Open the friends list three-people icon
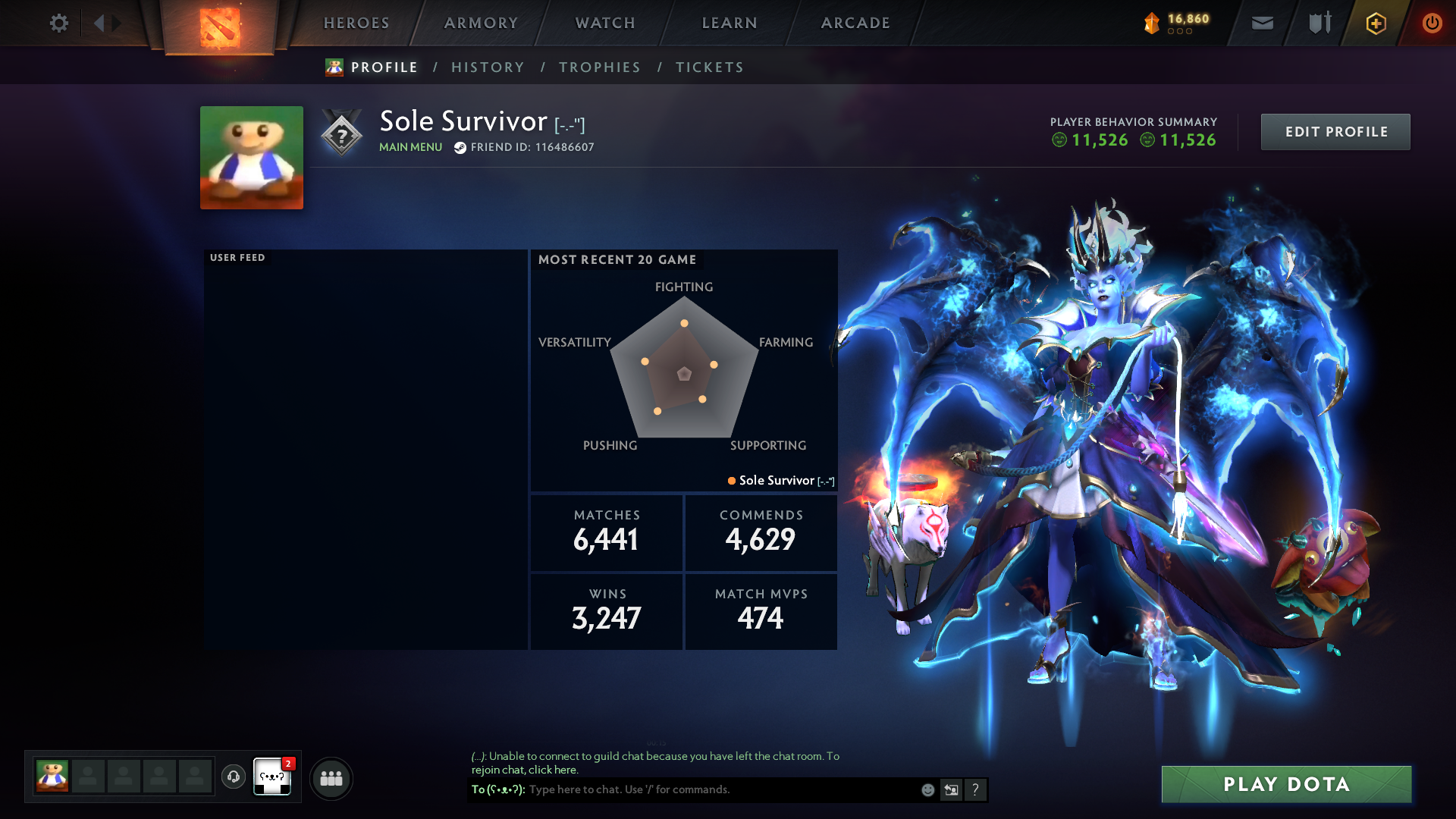 331,777
